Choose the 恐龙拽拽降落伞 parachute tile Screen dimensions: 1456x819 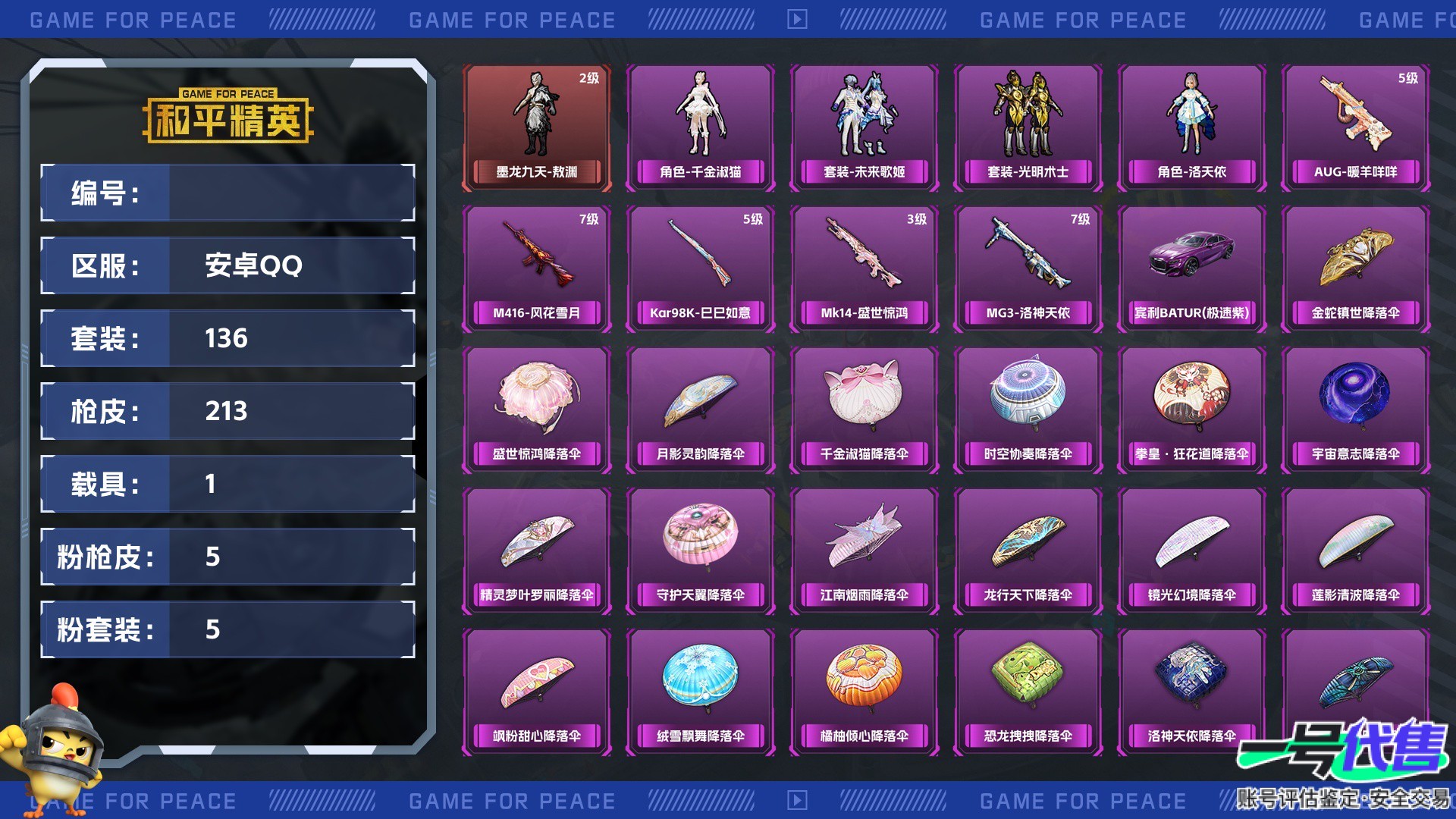point(1028,692)
